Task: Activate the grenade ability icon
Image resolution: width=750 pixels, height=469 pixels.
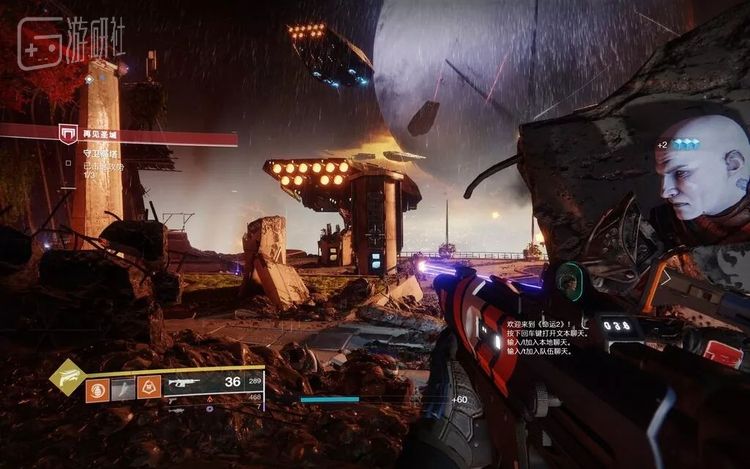Action: click(x=98, y=388)
